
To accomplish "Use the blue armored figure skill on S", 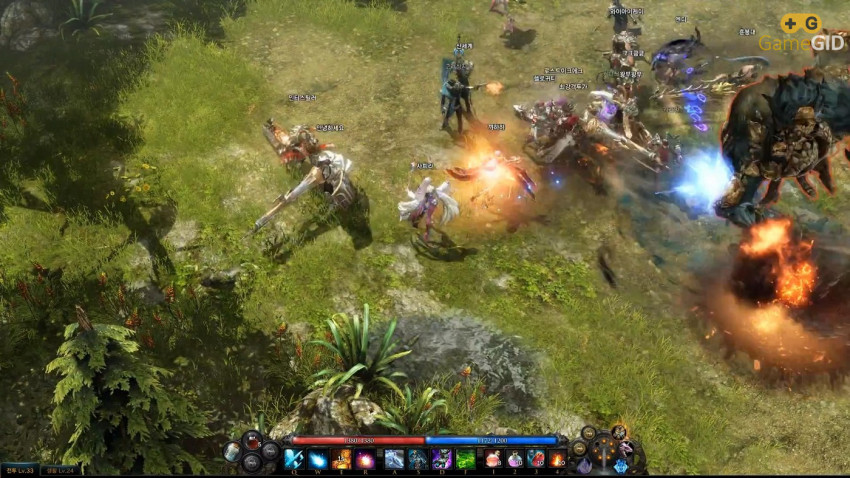I will point(418,459).
